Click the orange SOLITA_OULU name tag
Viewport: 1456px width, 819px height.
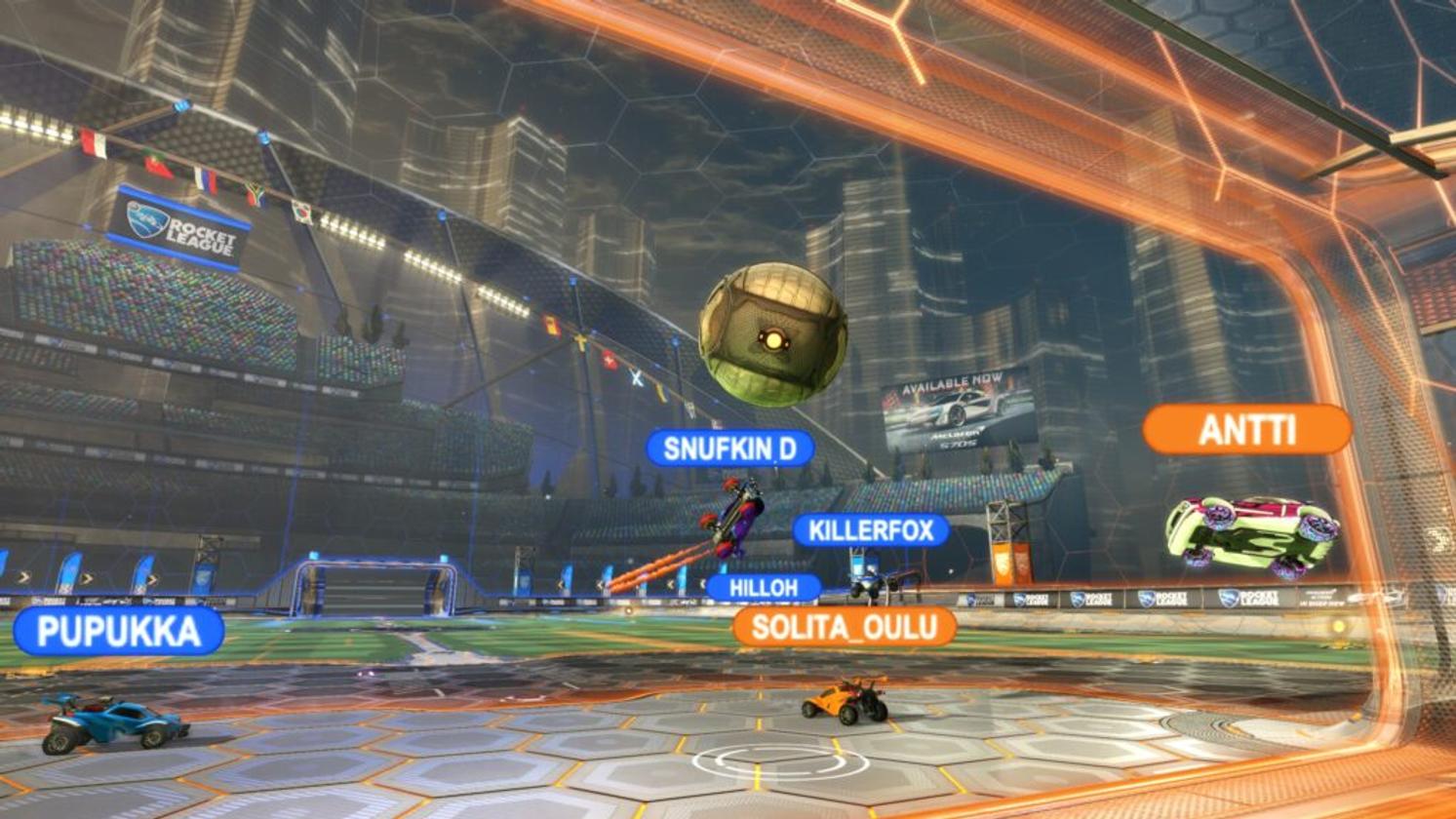844,628
